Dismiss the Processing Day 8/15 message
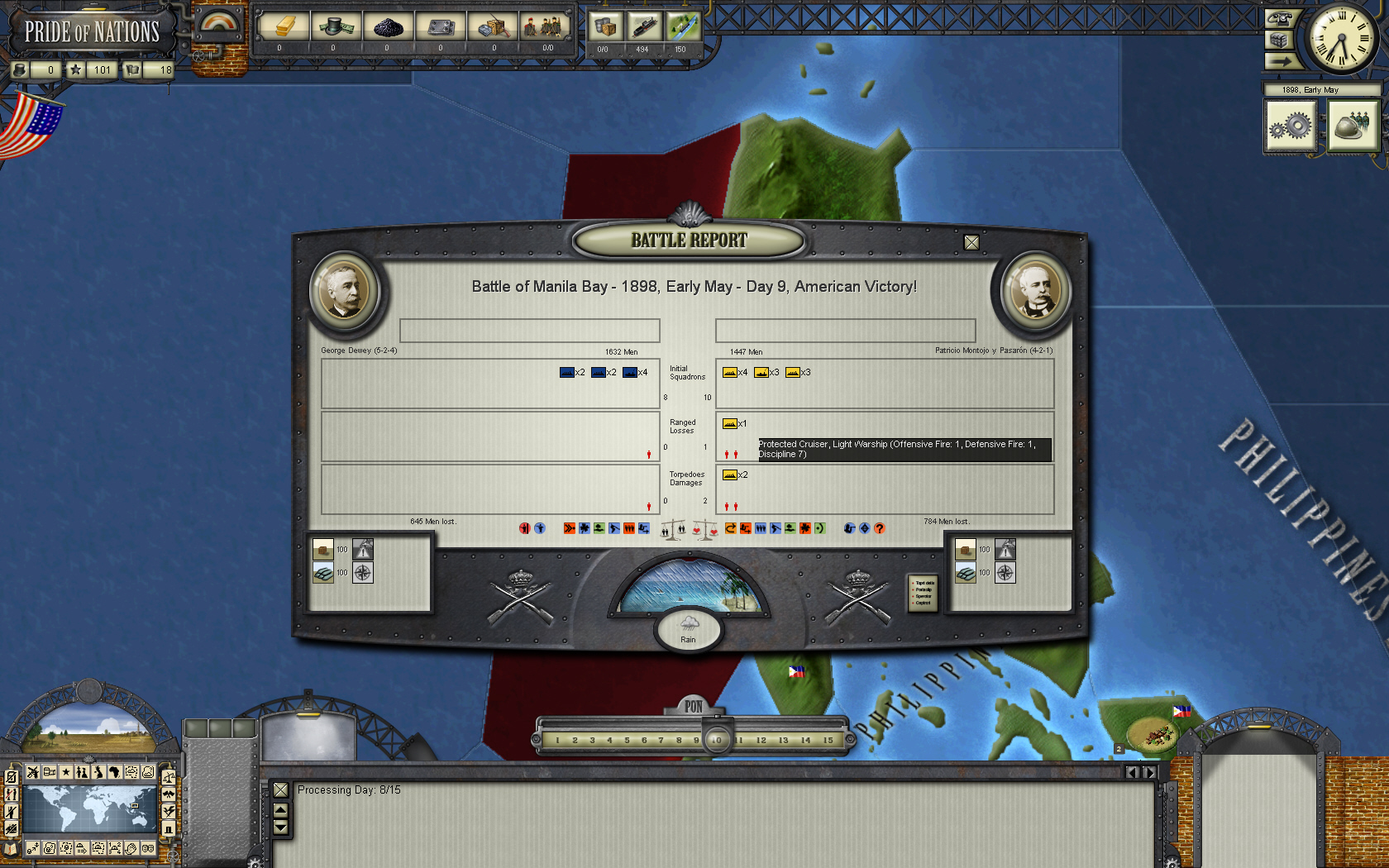This screenshot has height=868, width=1389. point(280,789)
